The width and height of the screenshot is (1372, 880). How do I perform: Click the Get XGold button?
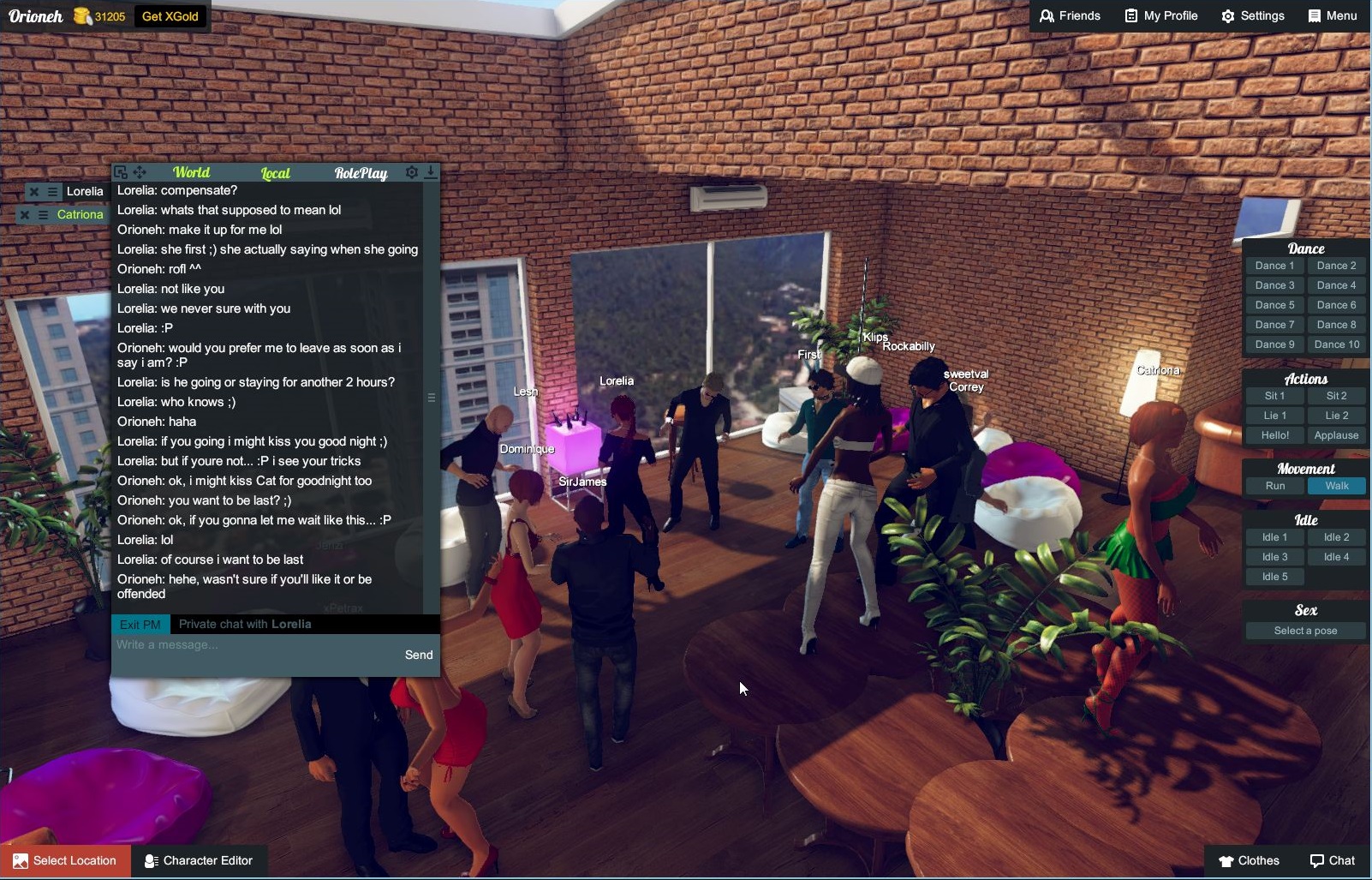[170, 15]
